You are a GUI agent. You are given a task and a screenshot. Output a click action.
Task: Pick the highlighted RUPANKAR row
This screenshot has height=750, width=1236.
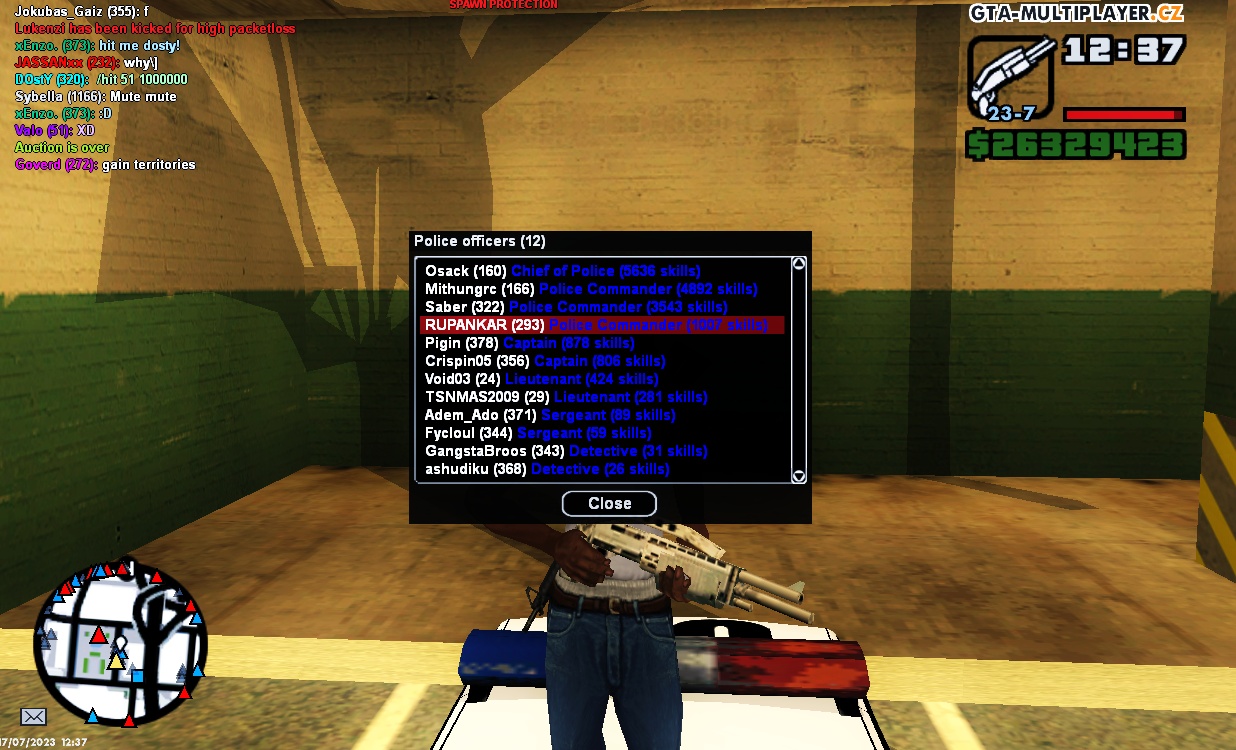601,325
